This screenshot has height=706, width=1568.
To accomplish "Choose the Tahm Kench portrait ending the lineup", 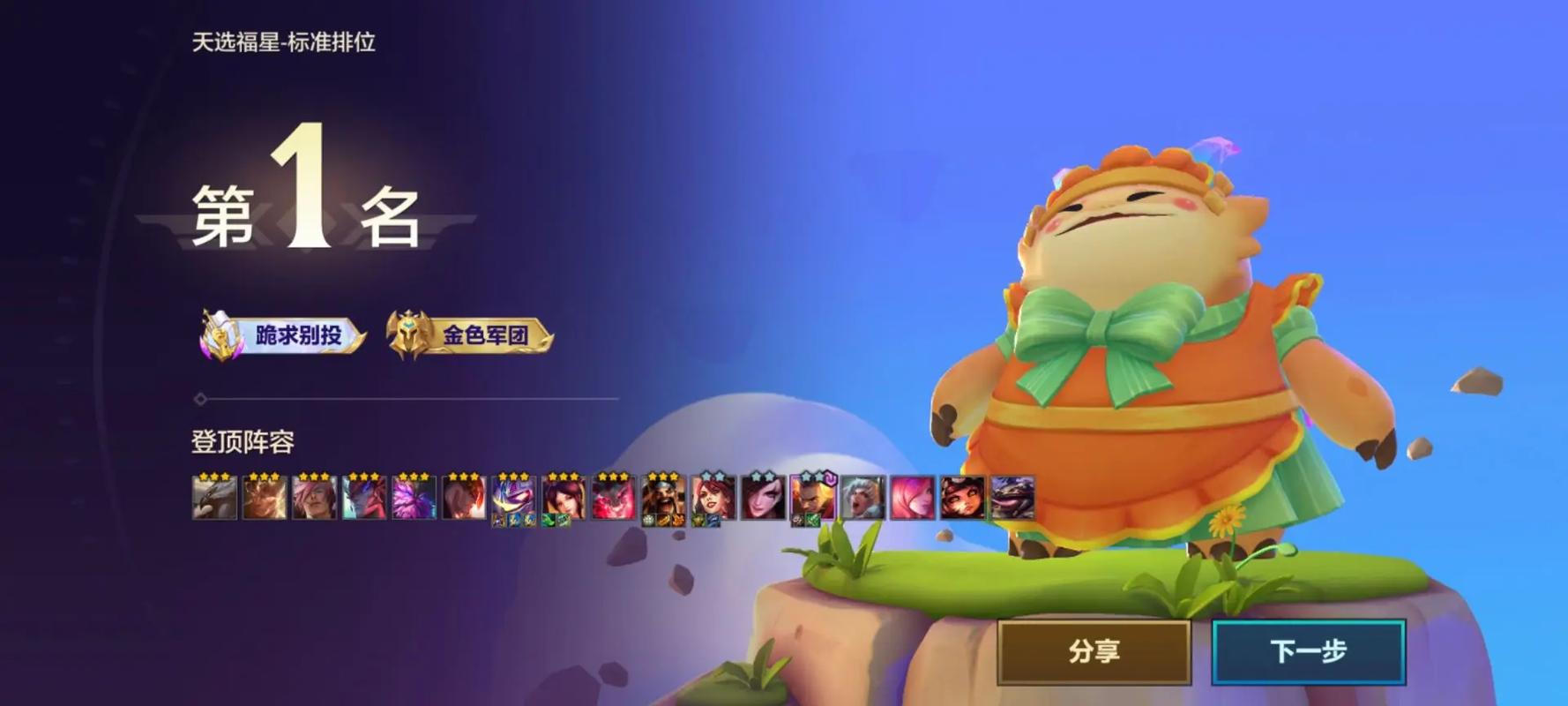I will [1012, 498].
